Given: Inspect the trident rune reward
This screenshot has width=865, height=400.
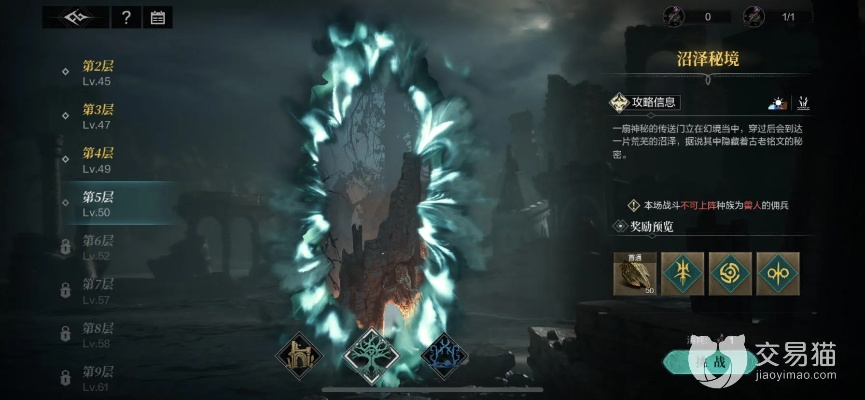Looking at the screenshot, I should [682, 273].
